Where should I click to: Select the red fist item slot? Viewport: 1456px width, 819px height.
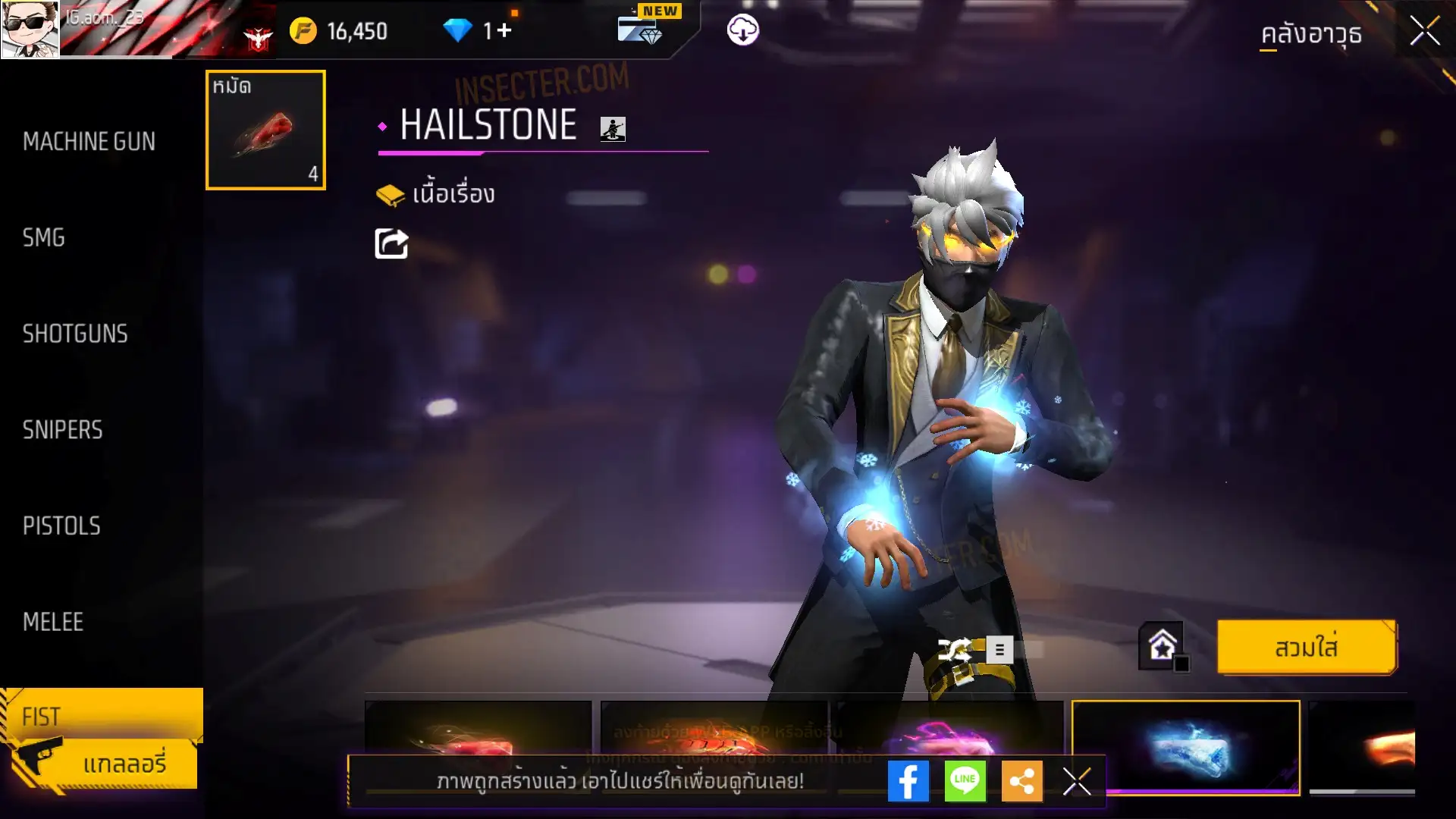pyautogui.click(x=265, y=130)
